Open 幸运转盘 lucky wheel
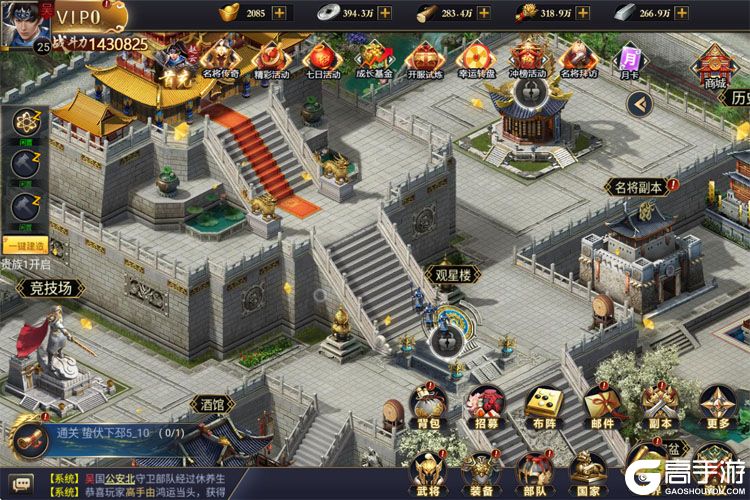This screenshot has width=750, height=500. (x=476, y=57)
